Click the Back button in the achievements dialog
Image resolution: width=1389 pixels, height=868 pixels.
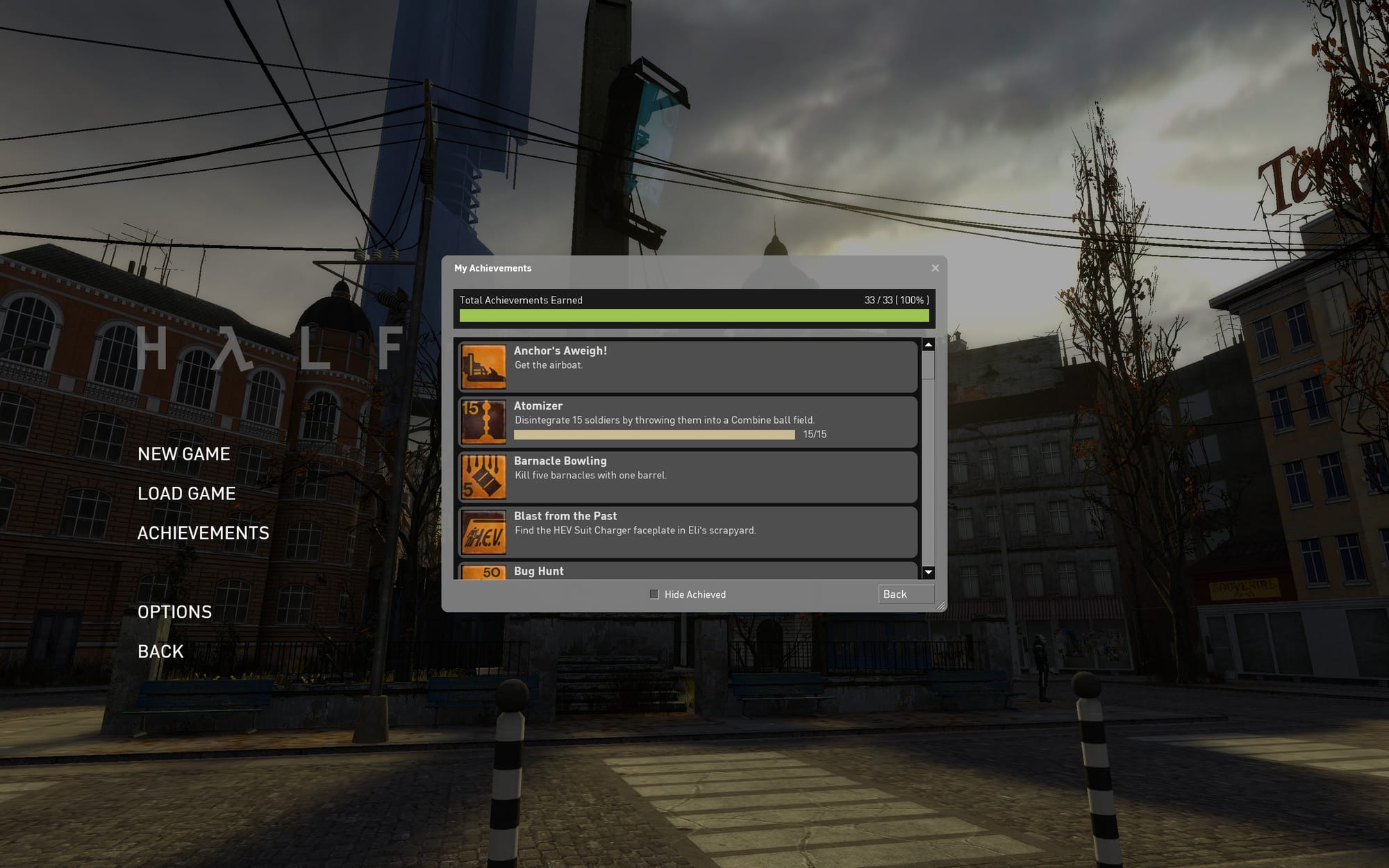point(905,594)
